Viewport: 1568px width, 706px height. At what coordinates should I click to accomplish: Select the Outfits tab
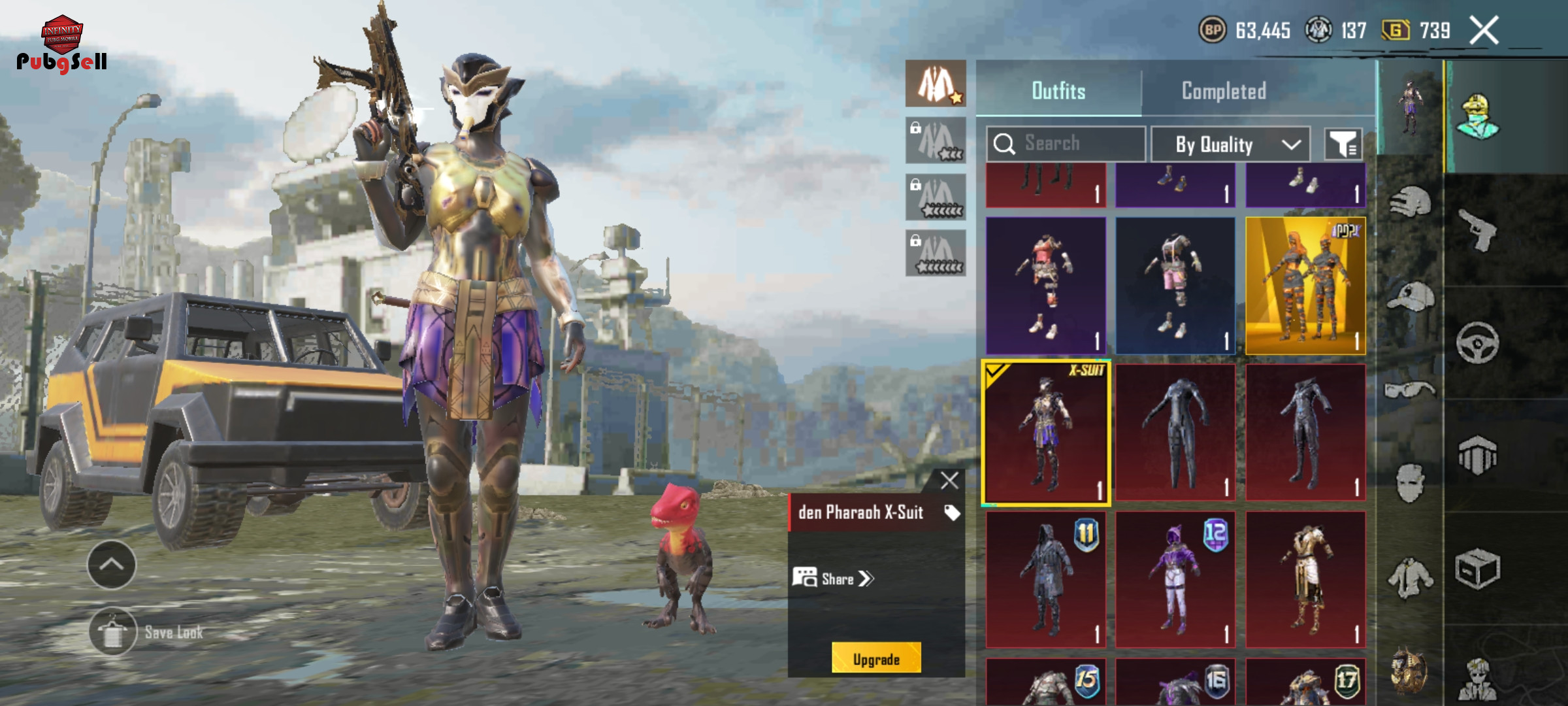click(x=1058, y=91)
